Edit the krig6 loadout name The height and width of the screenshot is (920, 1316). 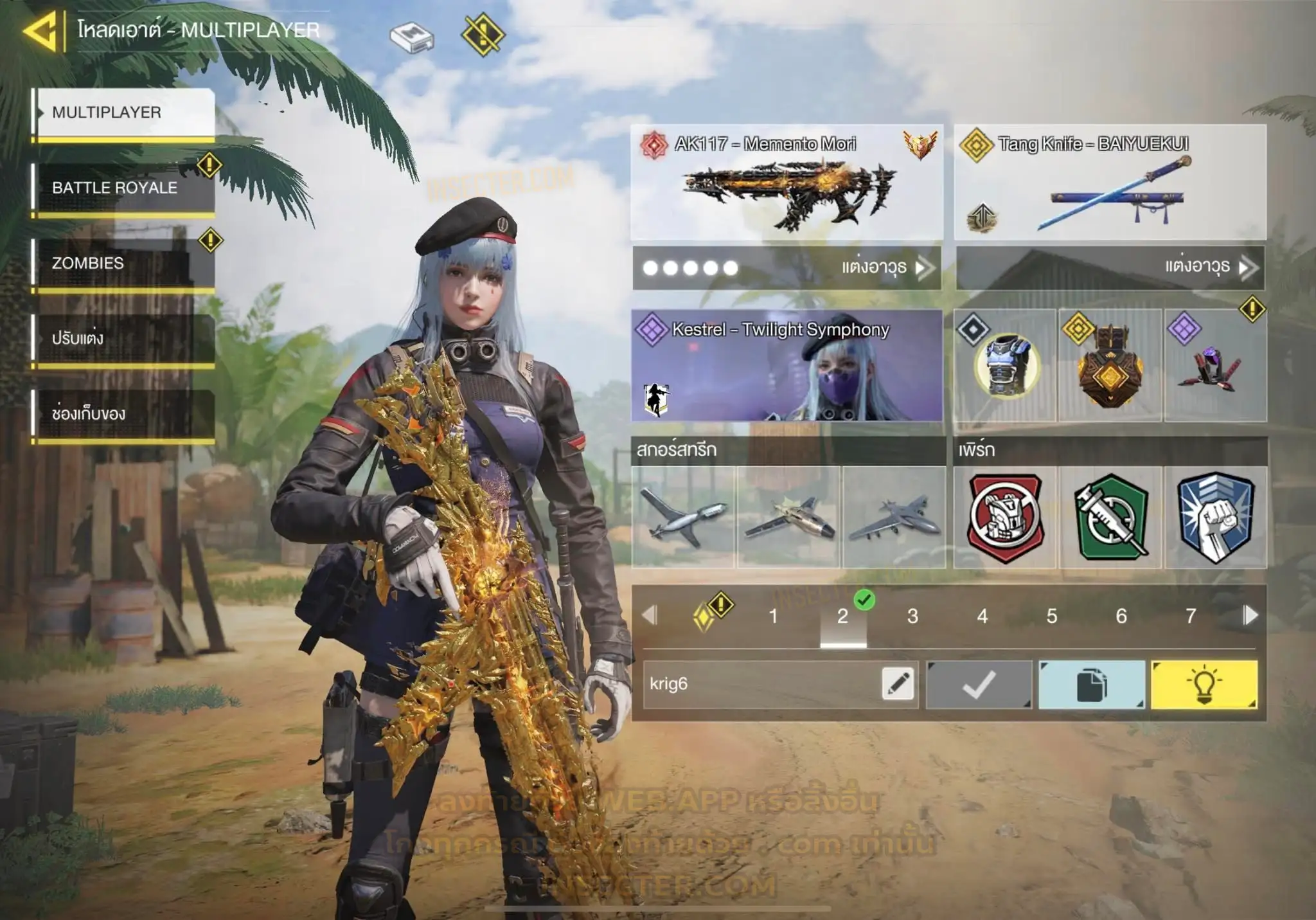click(898, 684)
